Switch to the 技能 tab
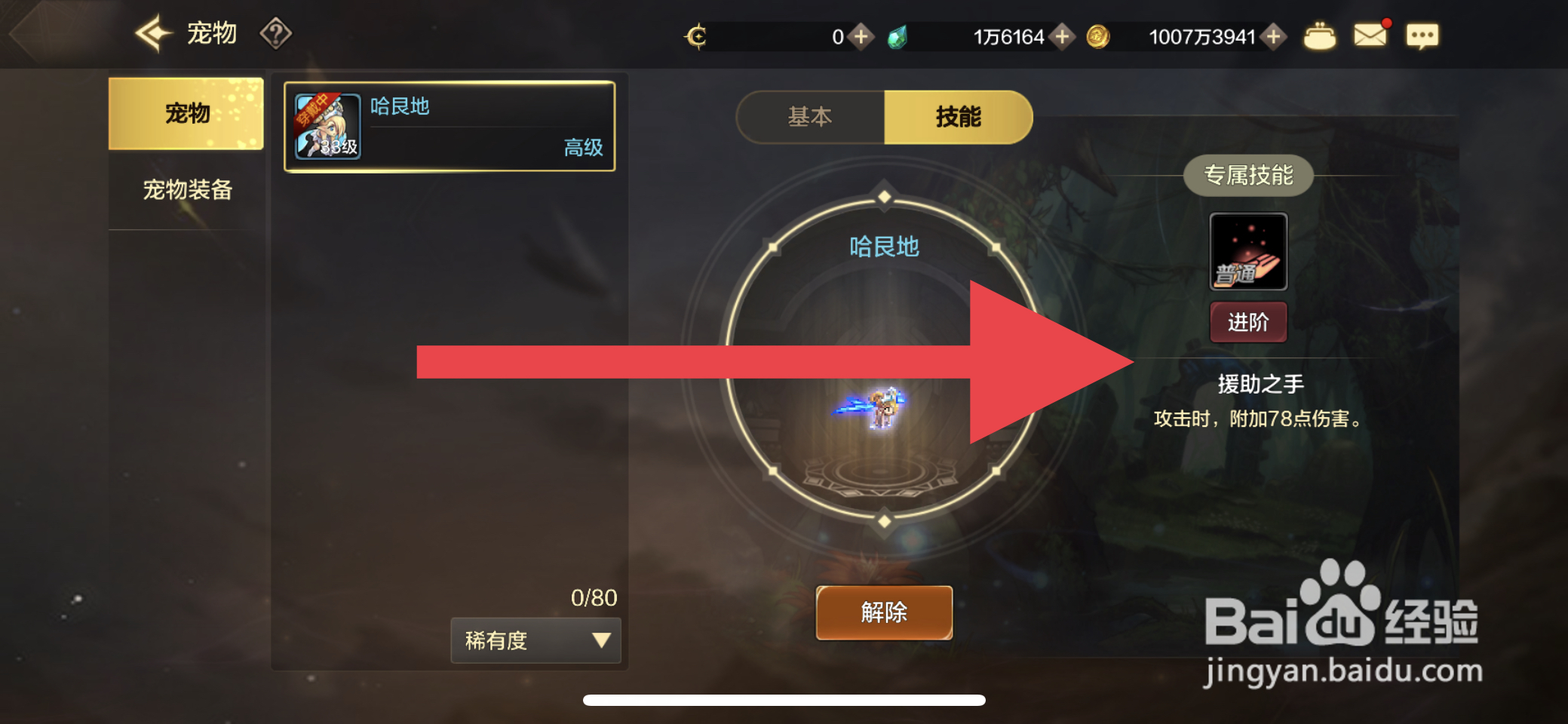Viewport: 1568px width, 724px height. click(959, 117)
